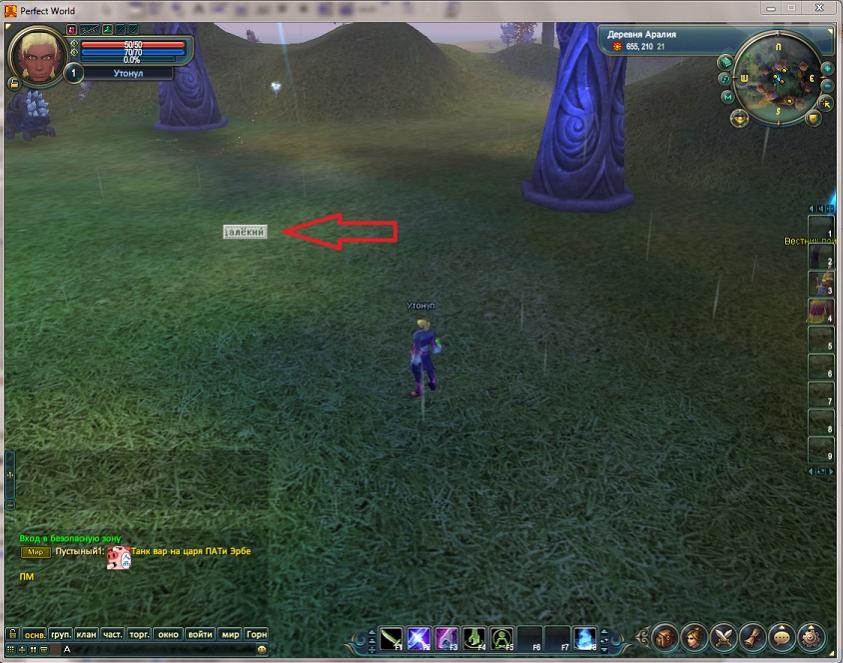Switch to the 'груп.' chat tab

[x=60, y=634]
